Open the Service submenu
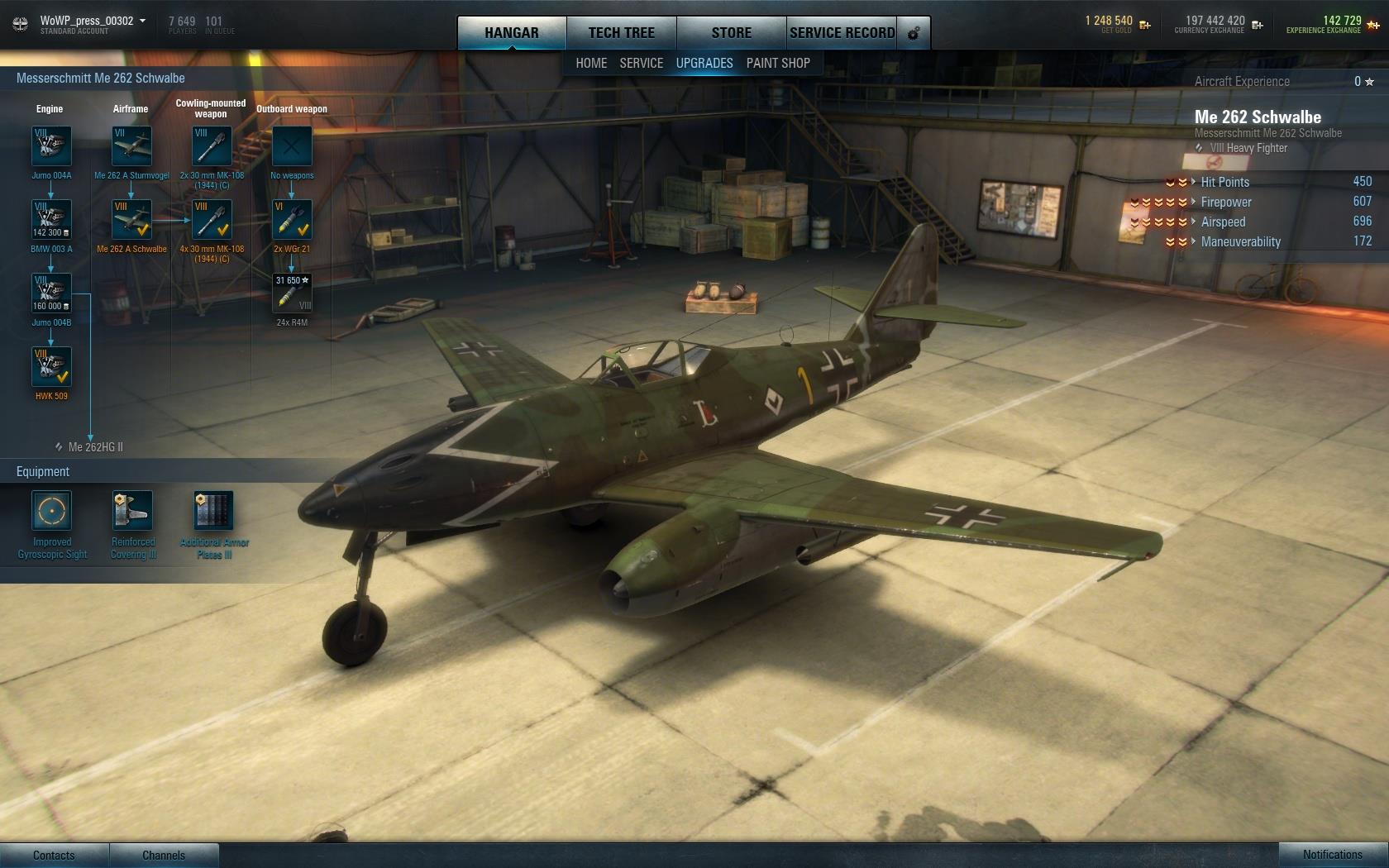Image resolution: width=1389 pixels, height=868 pixels. tap(641, 63)
